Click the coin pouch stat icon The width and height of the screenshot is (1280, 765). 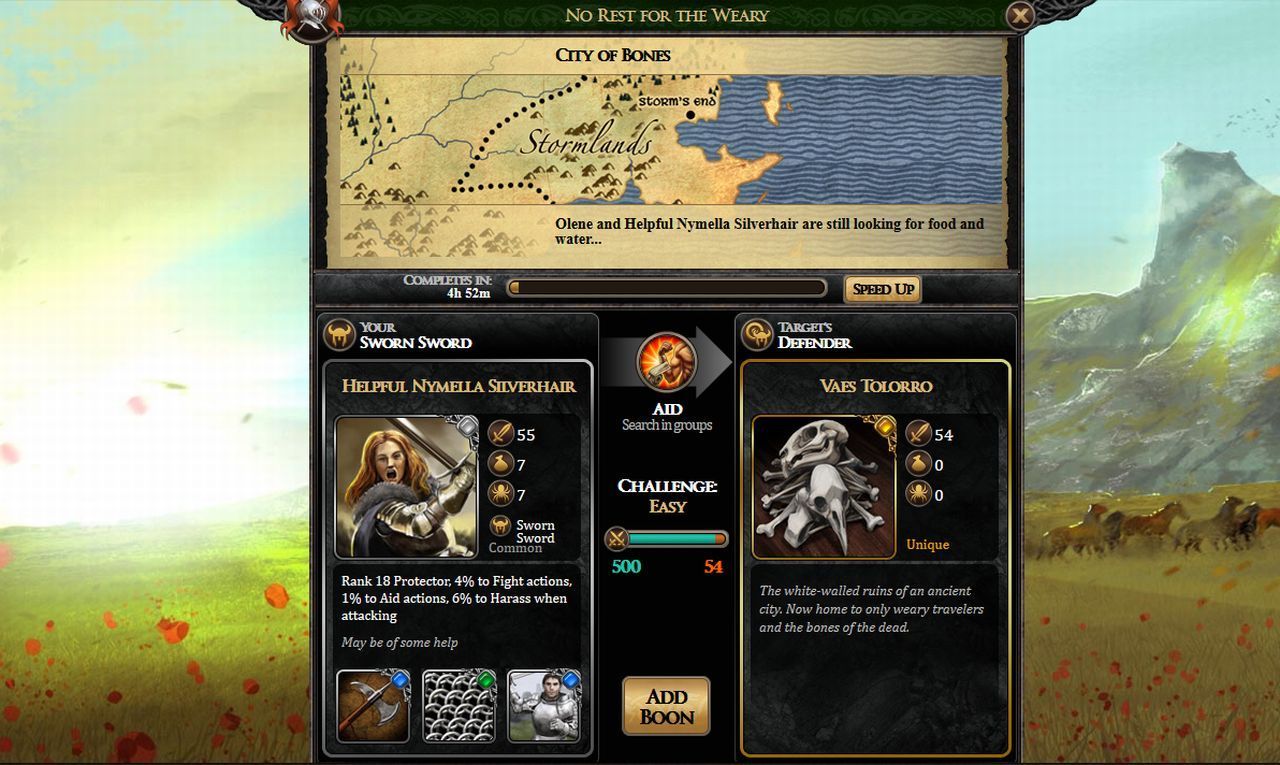[500, 464]
